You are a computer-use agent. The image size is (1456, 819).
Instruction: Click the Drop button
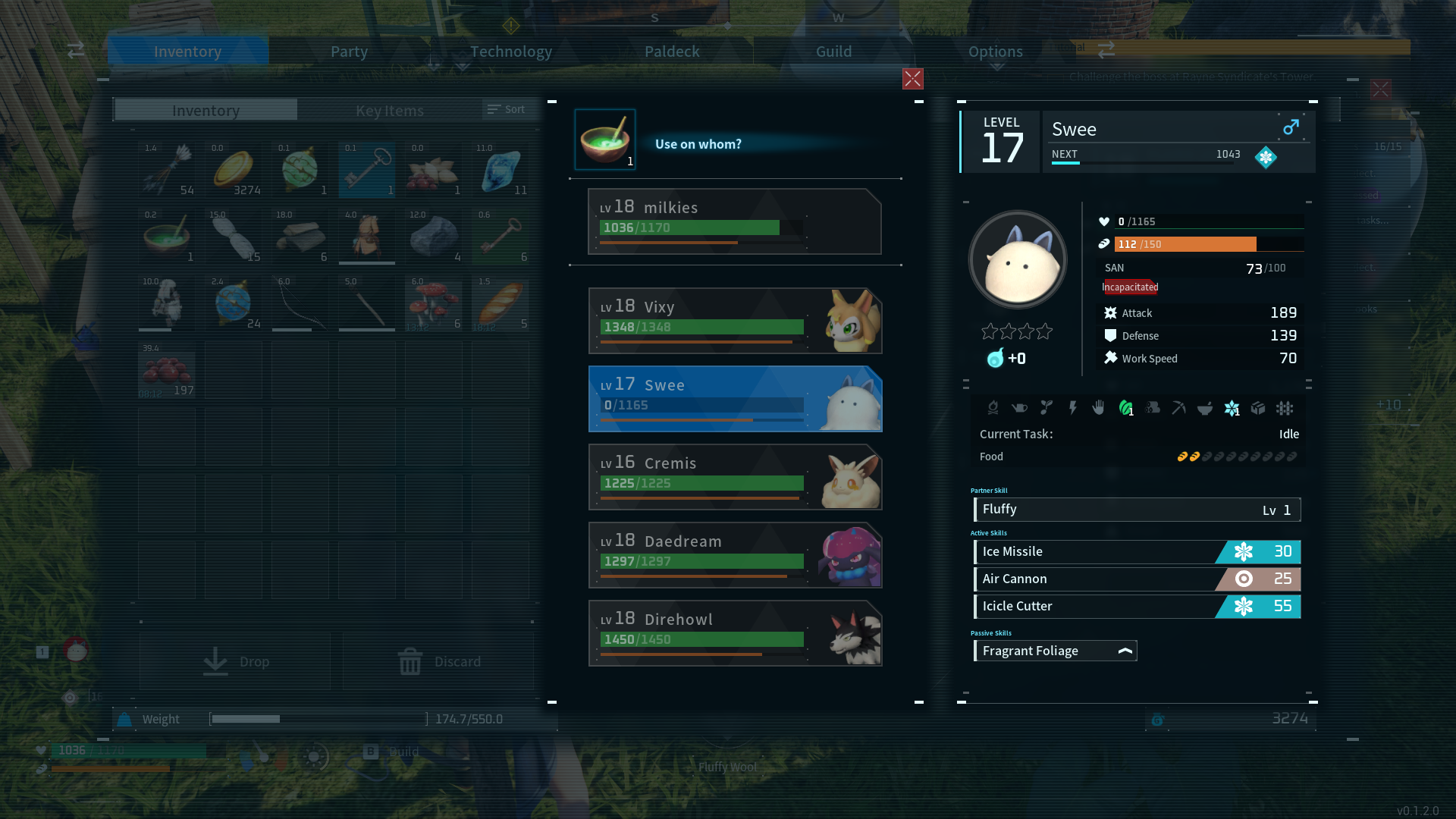pyautogui.click(x=235, y=661)
